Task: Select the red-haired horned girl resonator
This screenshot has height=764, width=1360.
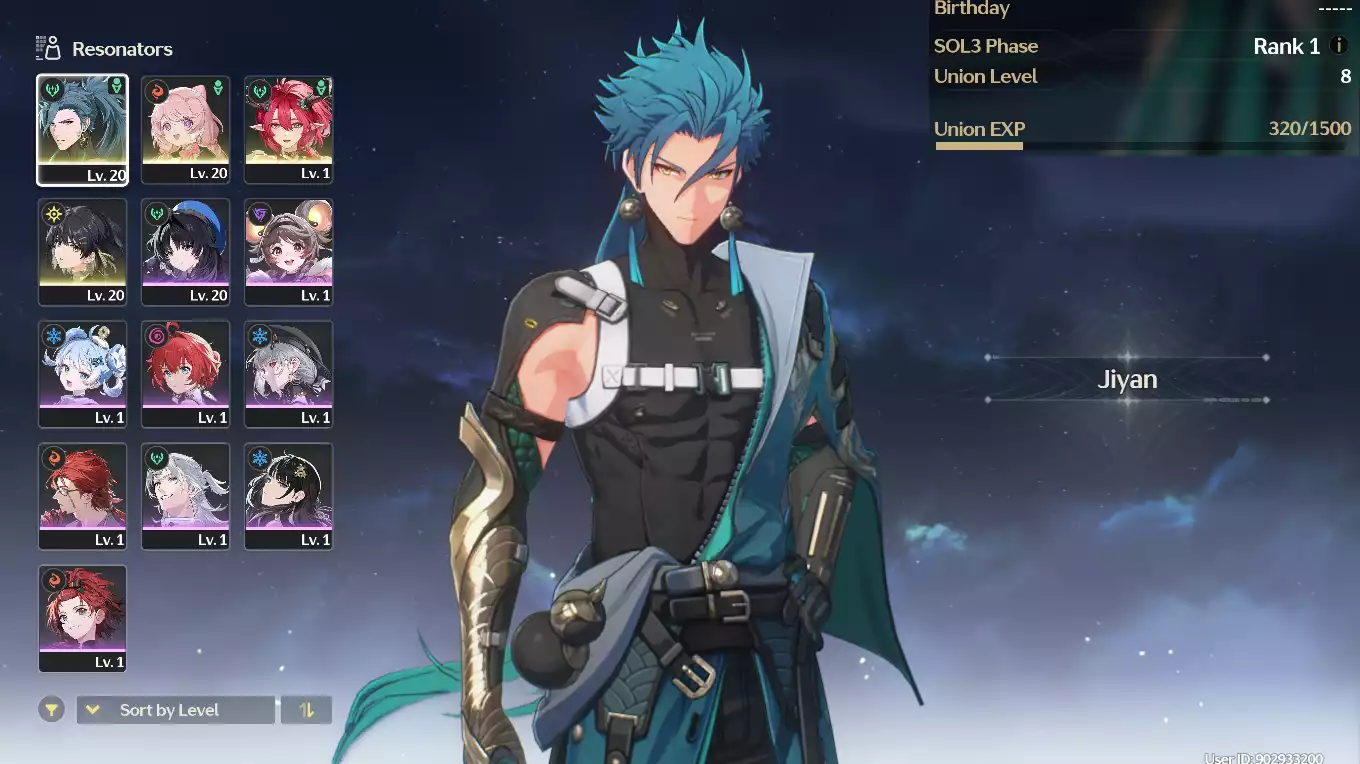Action: 289,129
